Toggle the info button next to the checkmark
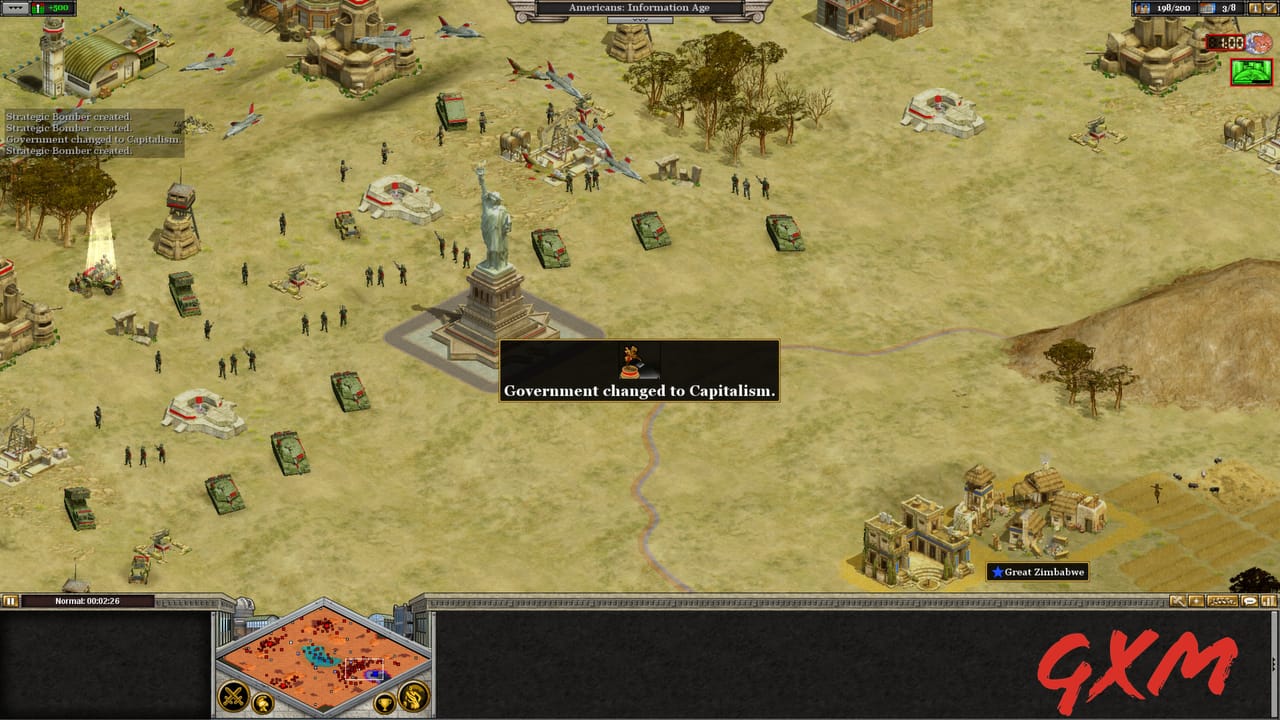This screenshot has width=1280, height=720. click(x=1255, y=8)
